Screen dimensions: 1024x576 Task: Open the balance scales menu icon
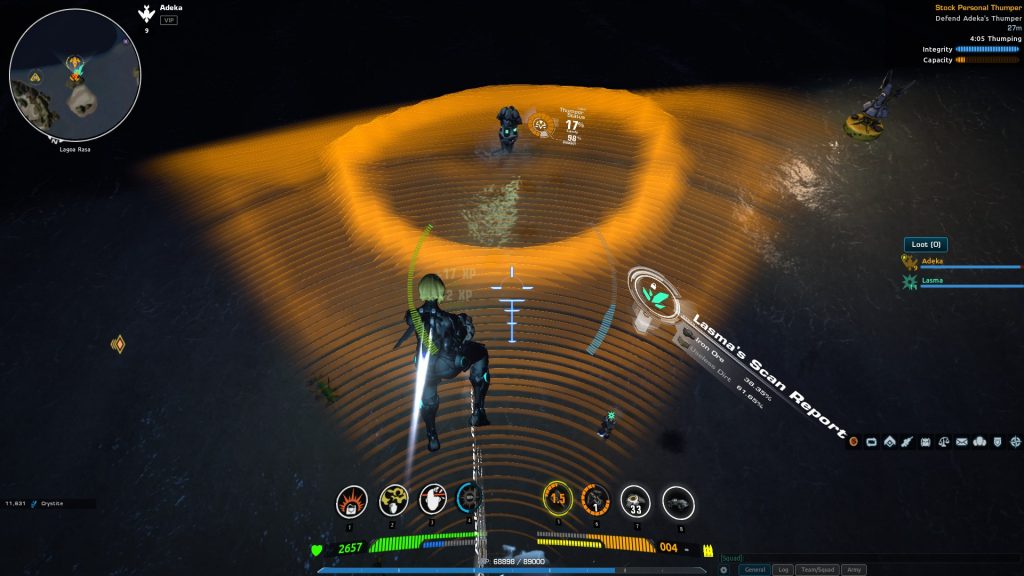(x=944, y=441)
